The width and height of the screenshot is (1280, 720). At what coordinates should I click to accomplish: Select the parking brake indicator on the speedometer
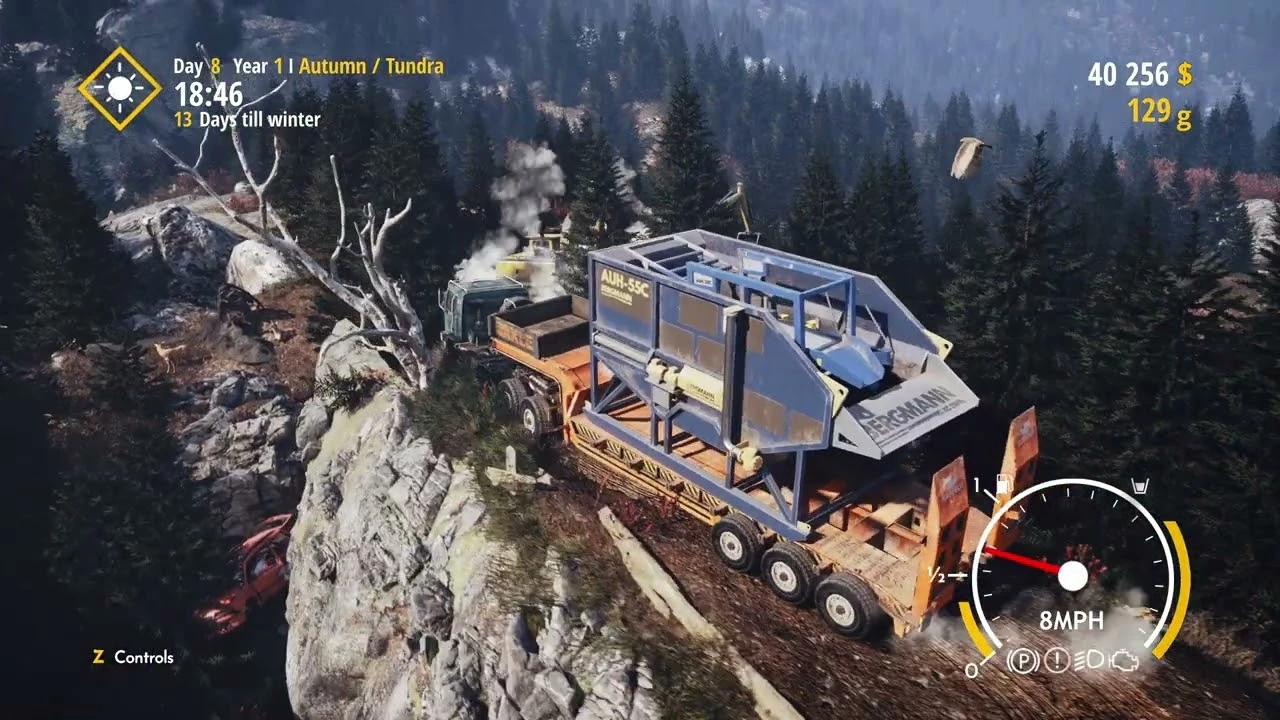[x=1023, y=660]
